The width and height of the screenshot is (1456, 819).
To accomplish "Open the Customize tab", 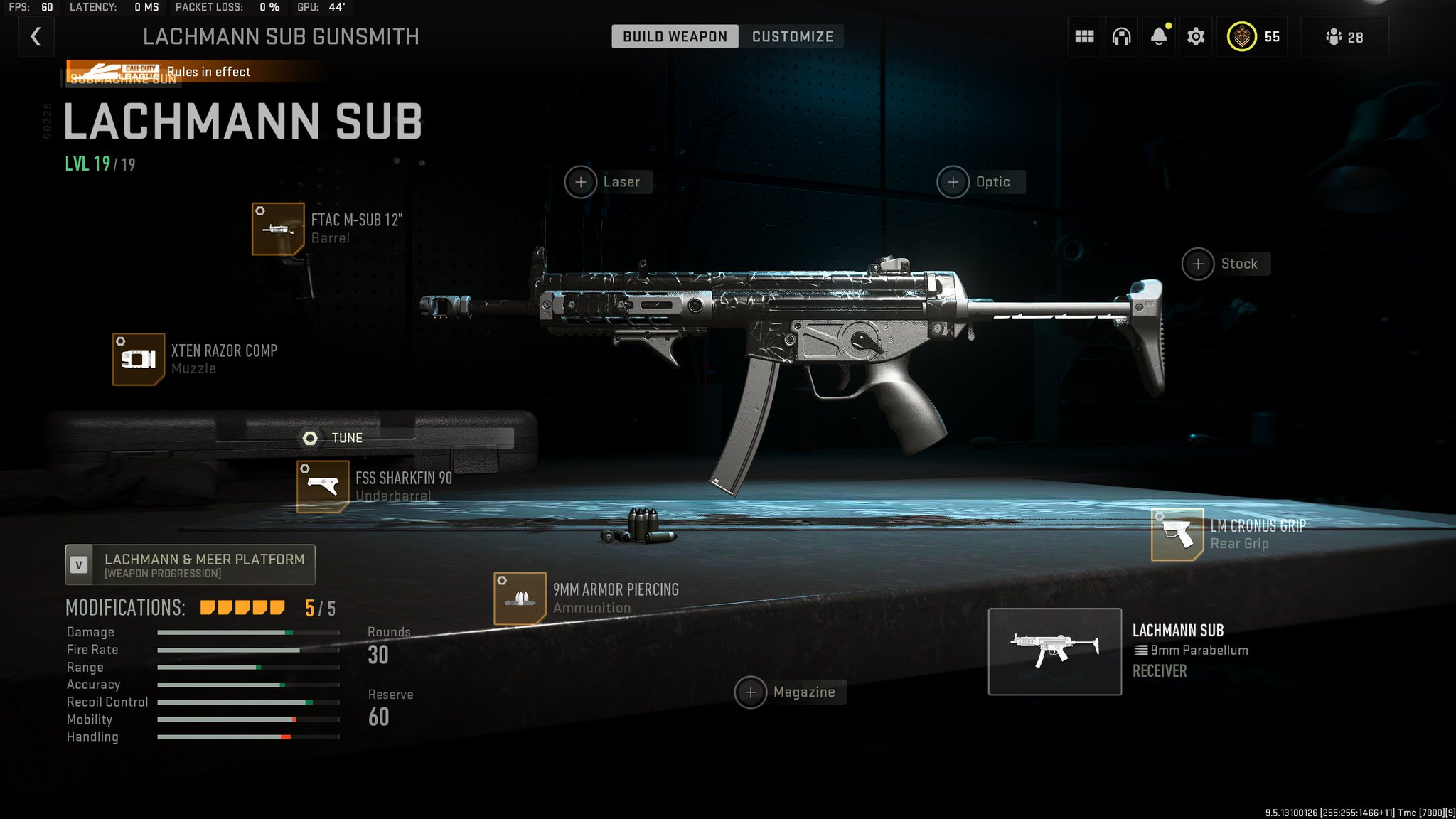I will (x=792, y=36).
